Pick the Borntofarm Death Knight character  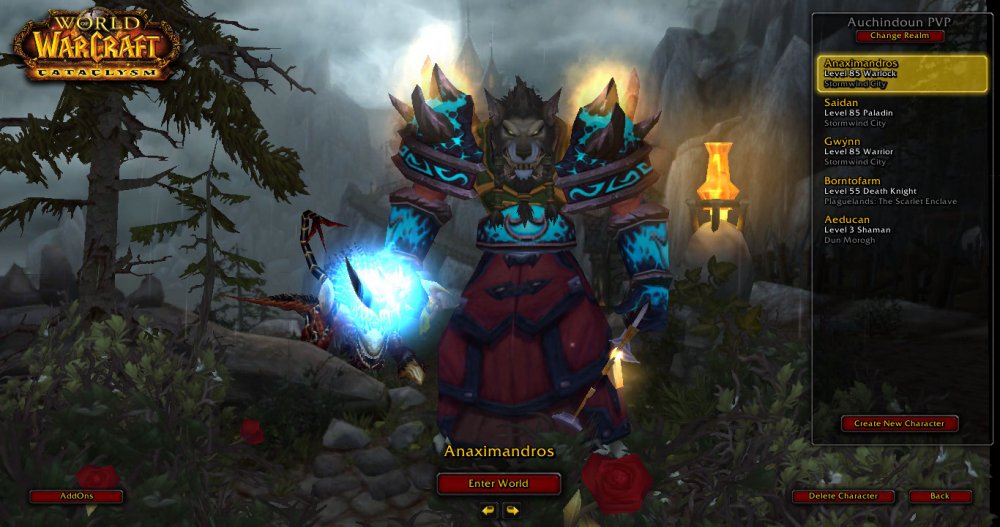click(902, 190)
